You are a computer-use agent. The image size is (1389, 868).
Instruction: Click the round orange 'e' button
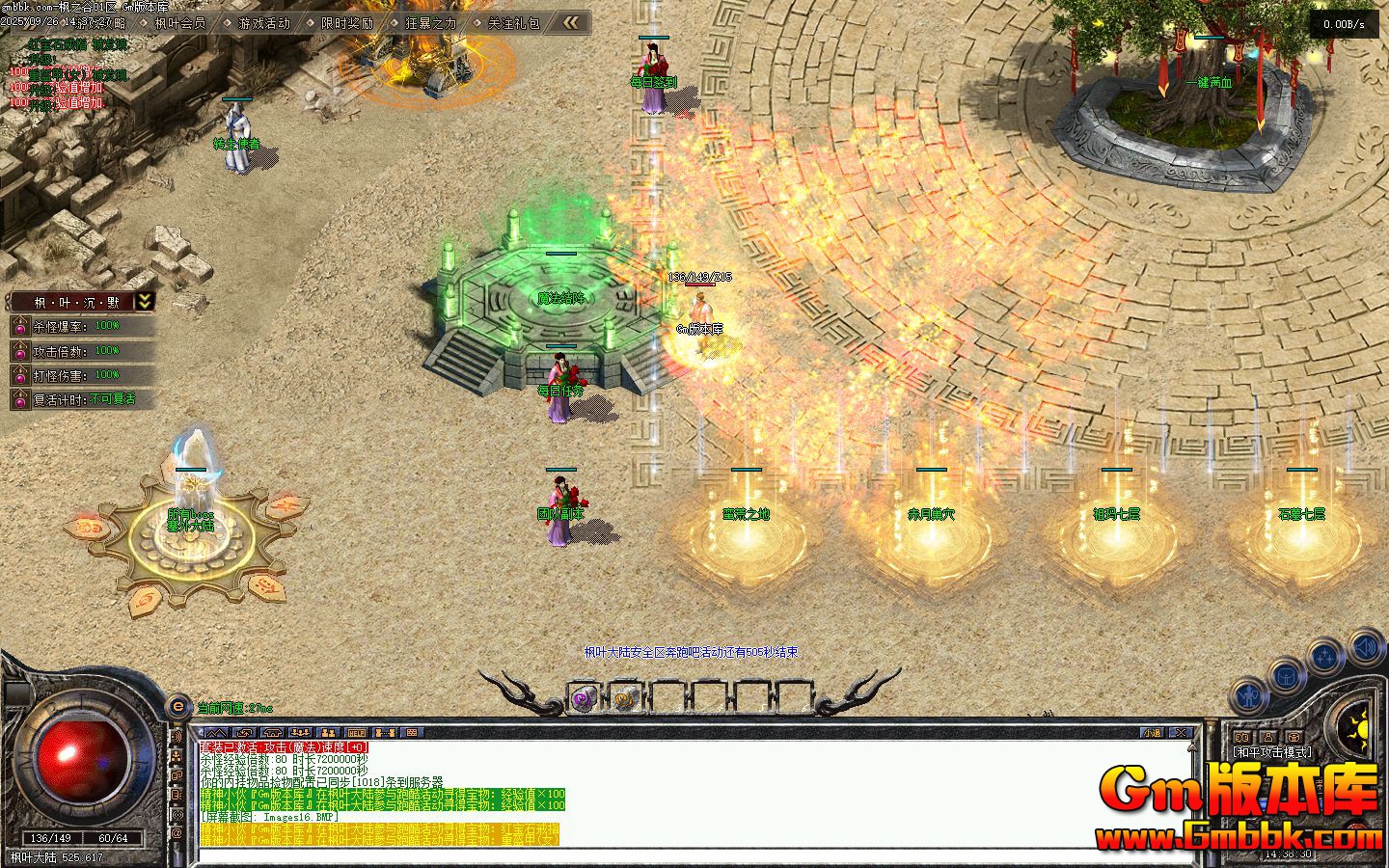point(178,707)
